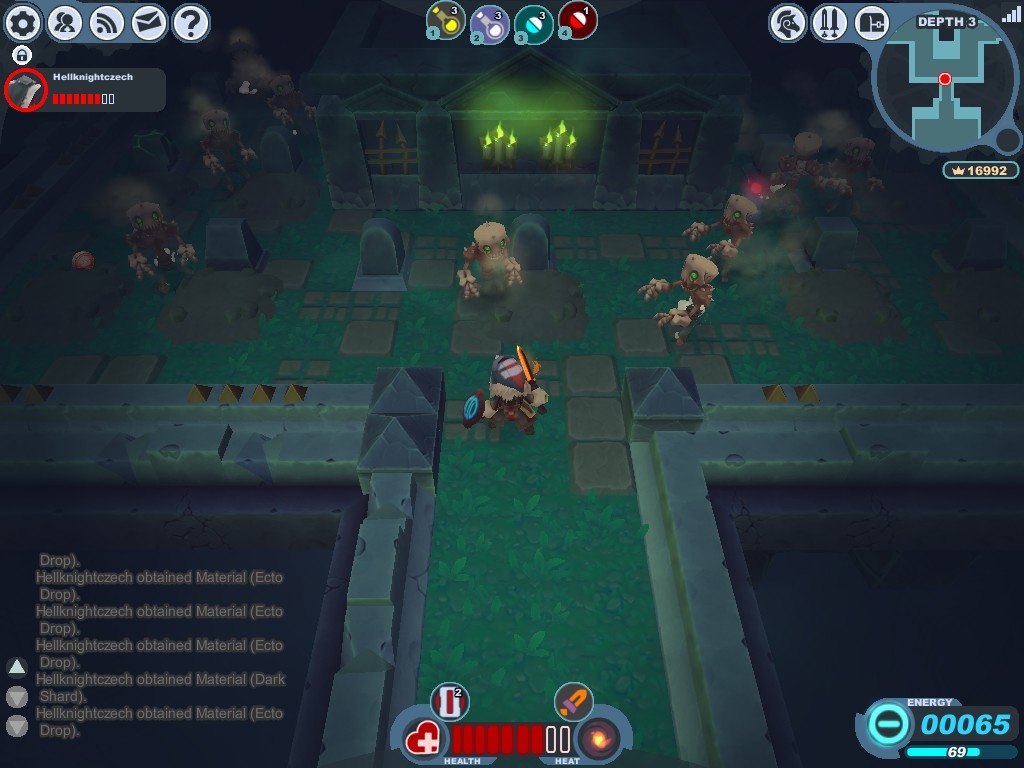Open the friends and social panel

click(x=65, y=22)
